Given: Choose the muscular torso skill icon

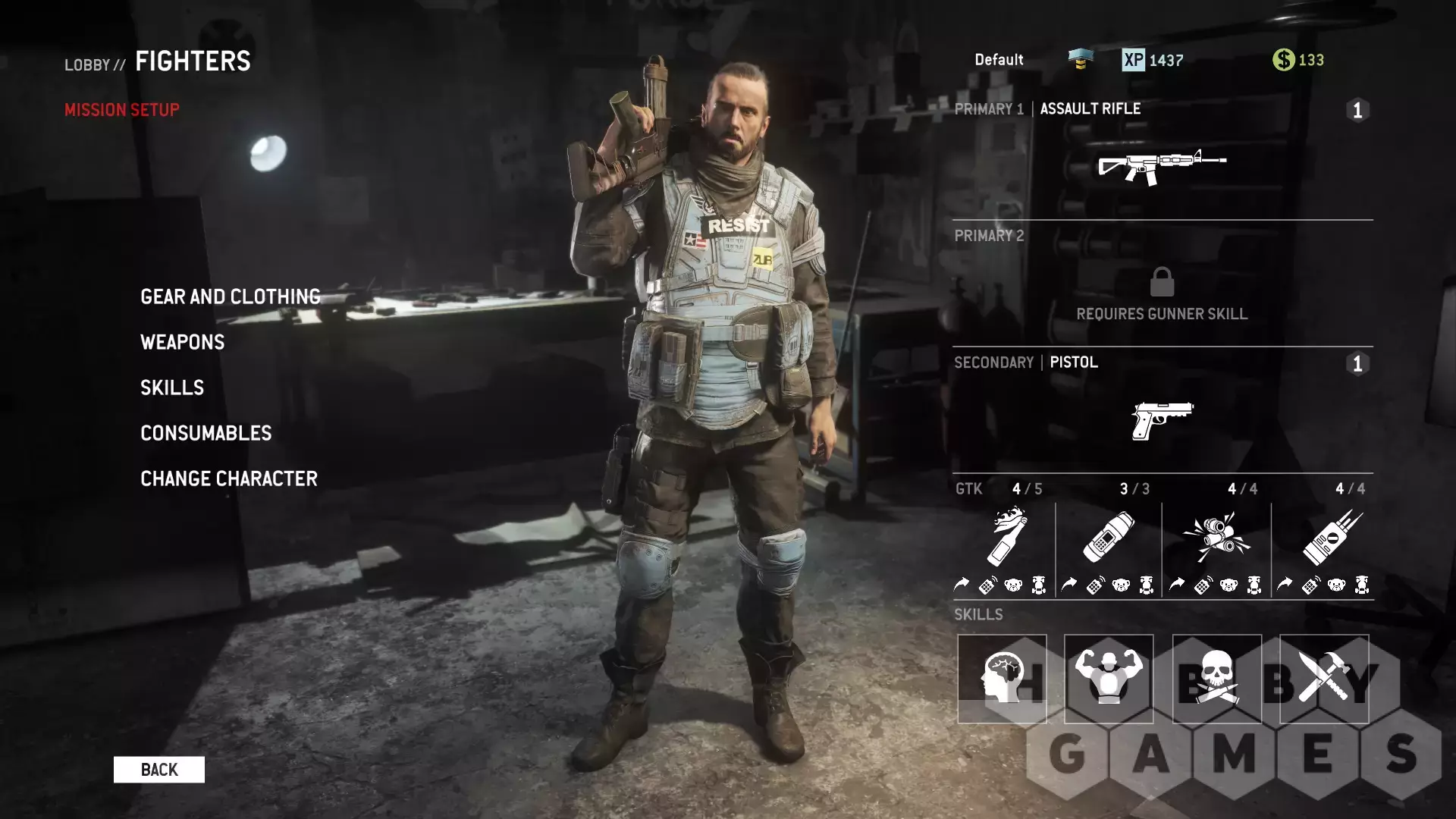Looking at the screenshot, I should (1109, 679).
